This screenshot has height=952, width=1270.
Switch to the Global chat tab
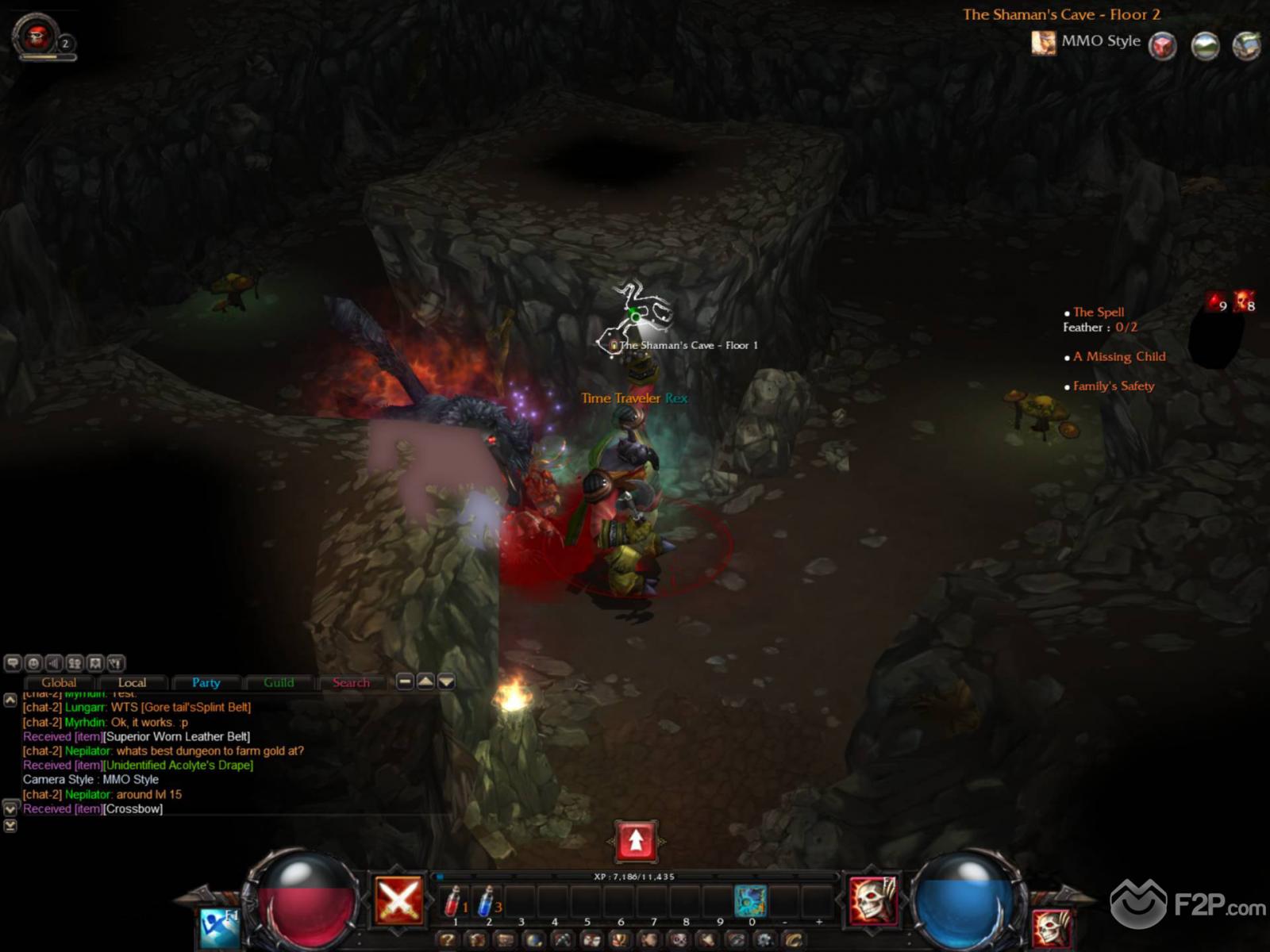(x=60, y=682)
